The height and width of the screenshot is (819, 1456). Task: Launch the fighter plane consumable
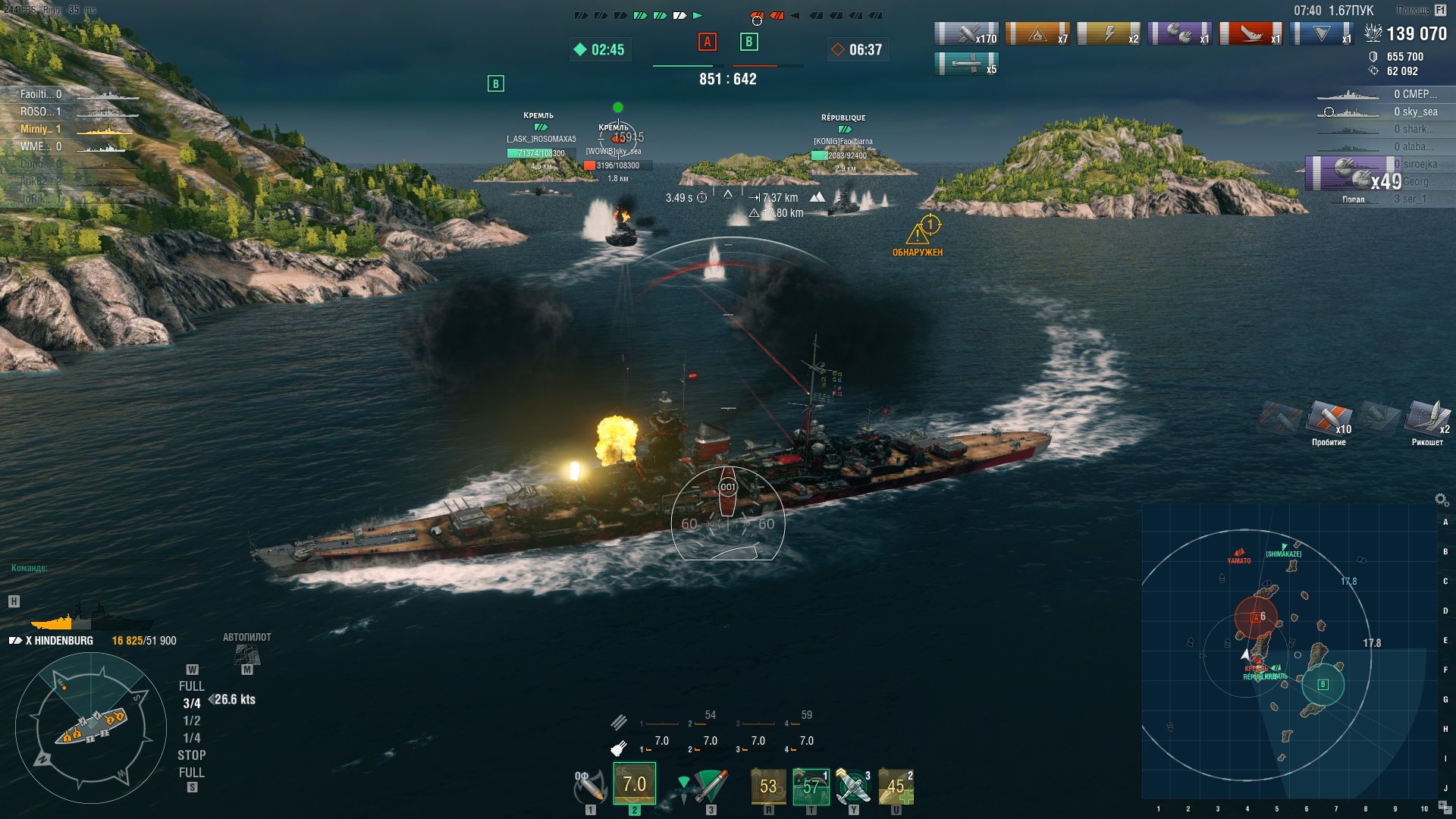pos(853,786)
